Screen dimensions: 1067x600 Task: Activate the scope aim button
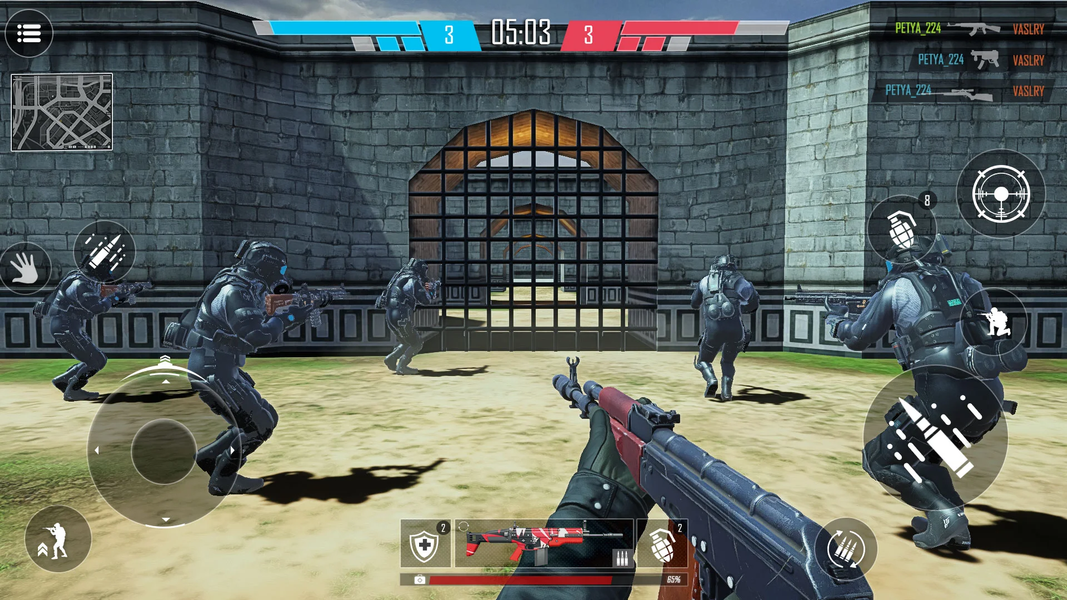pos(1000,194)
